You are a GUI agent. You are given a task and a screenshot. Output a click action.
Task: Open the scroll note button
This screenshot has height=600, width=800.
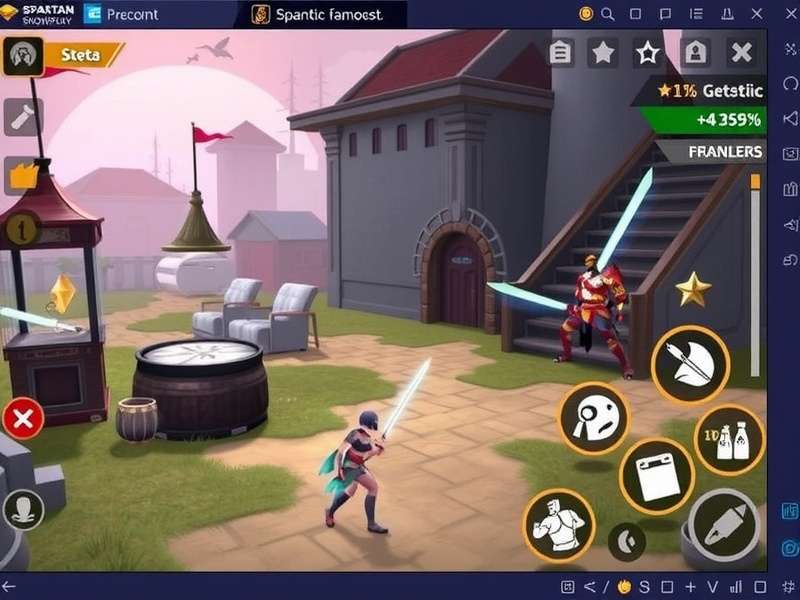[x=656, y=476]
